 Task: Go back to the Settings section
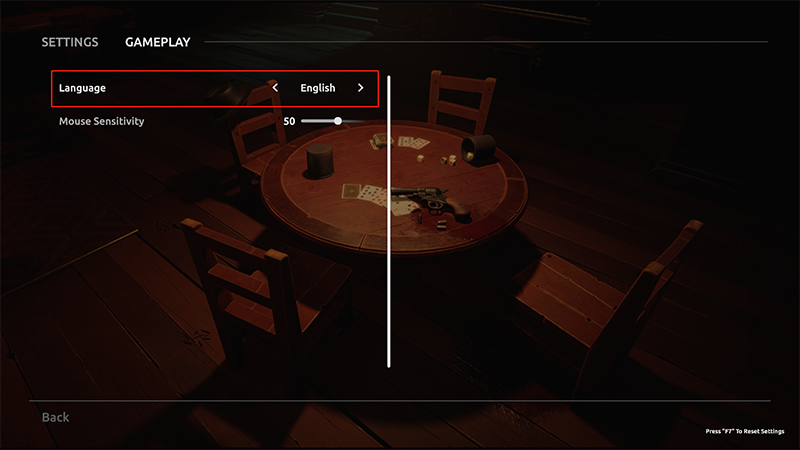pos(69,42)
